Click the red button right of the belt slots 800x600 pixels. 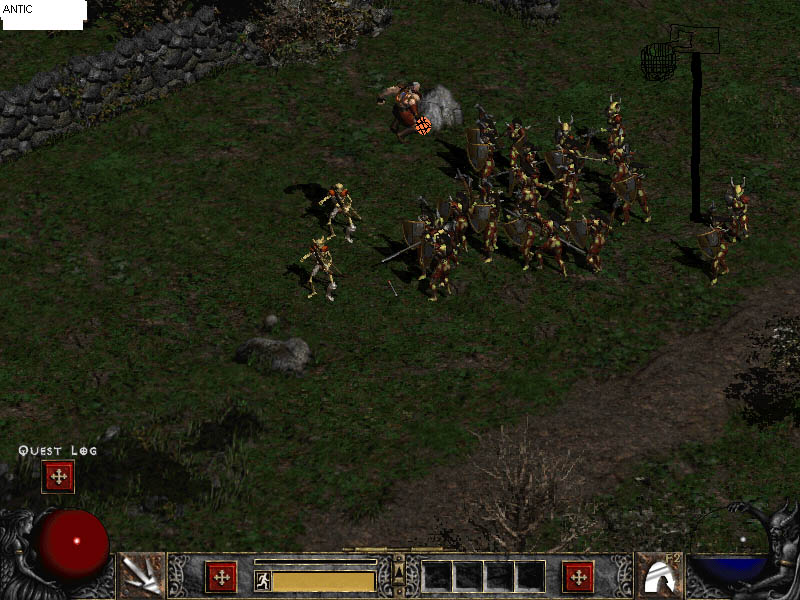click(578, 577)
